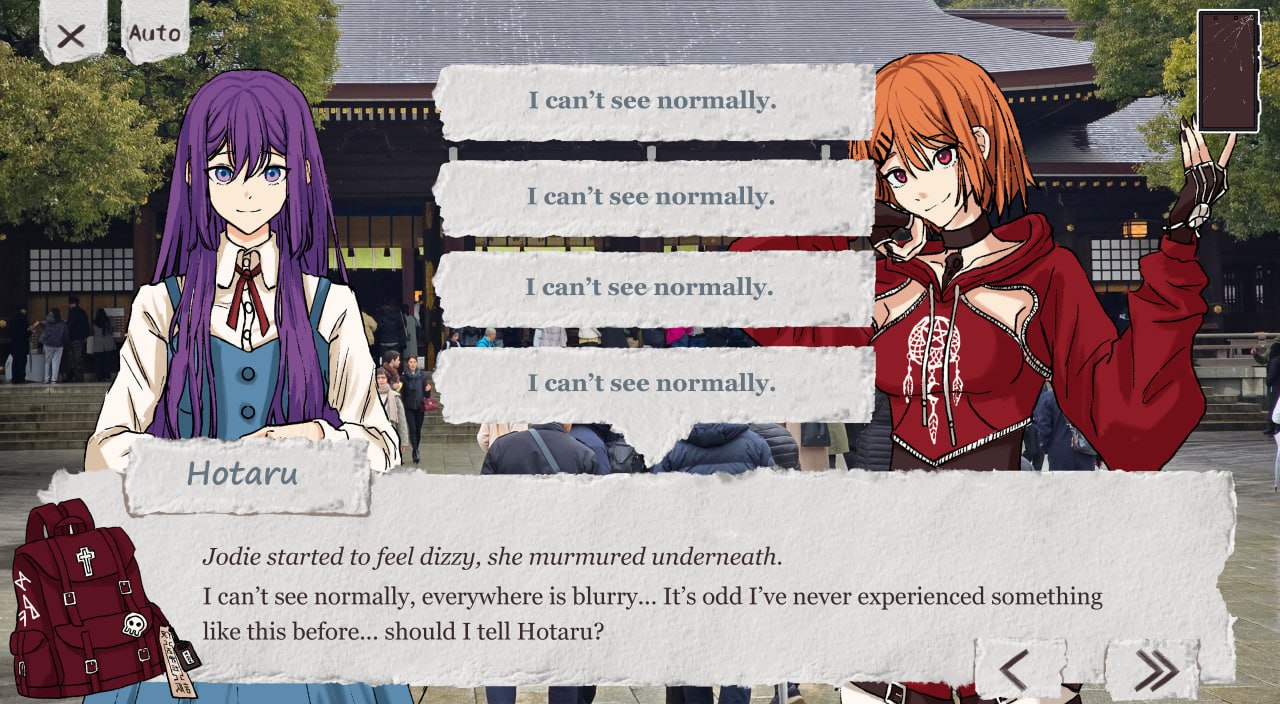Open the red backpack inventory
Screen dimensions: 1280x704
click(90, 600)
